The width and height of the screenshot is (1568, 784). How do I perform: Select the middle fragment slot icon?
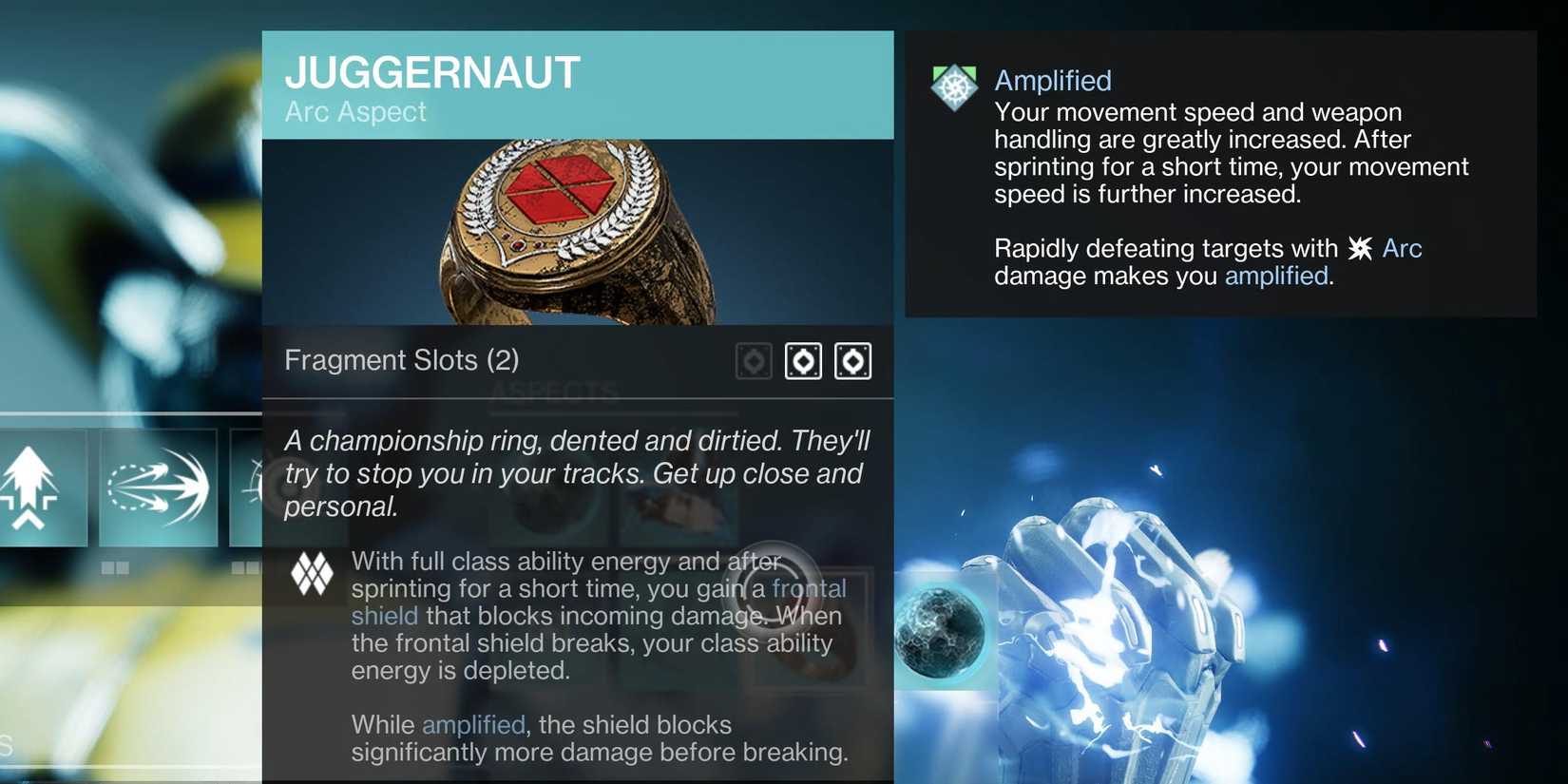(803, 360)
